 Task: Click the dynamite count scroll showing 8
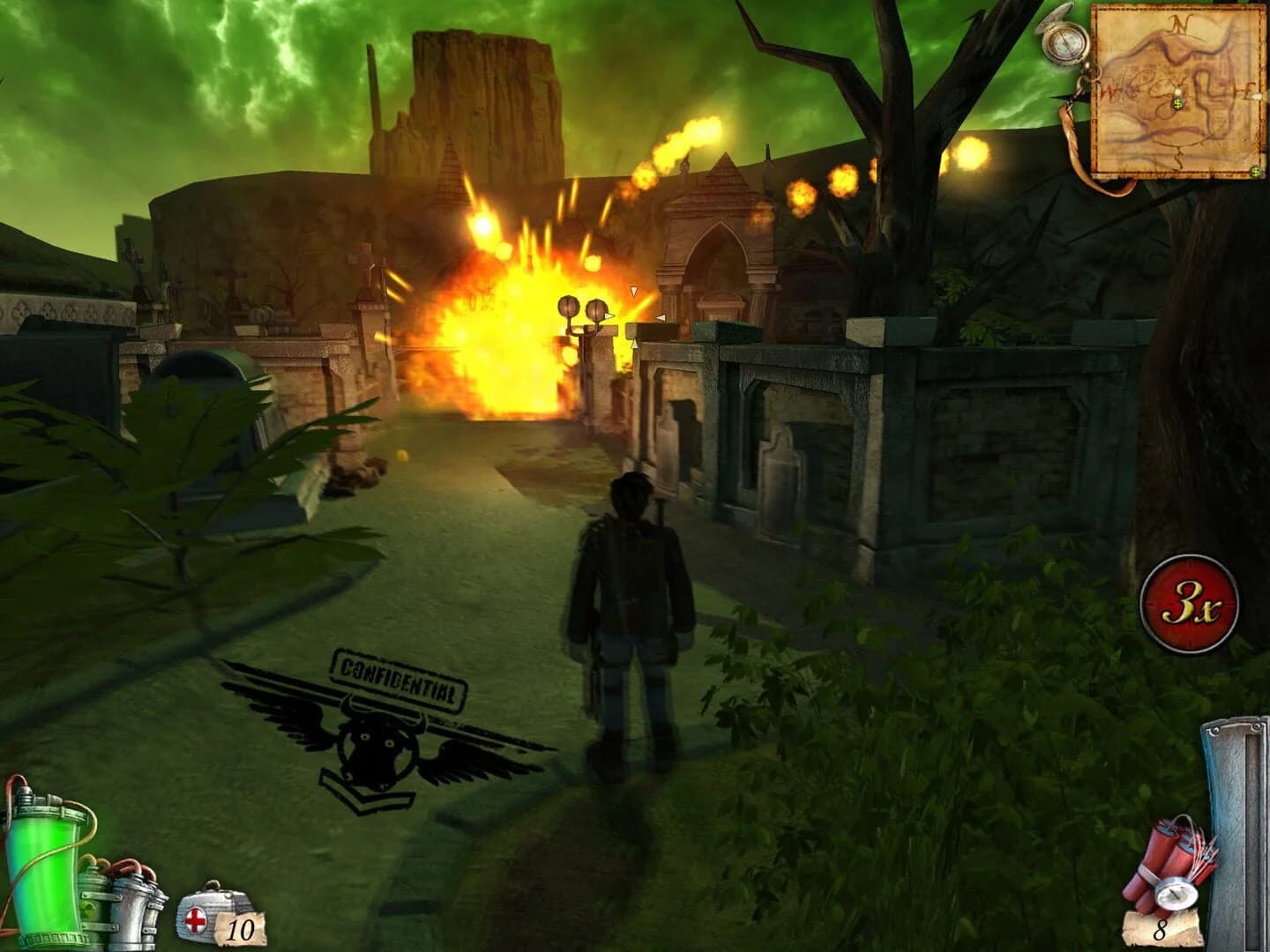coord(1159,929)
